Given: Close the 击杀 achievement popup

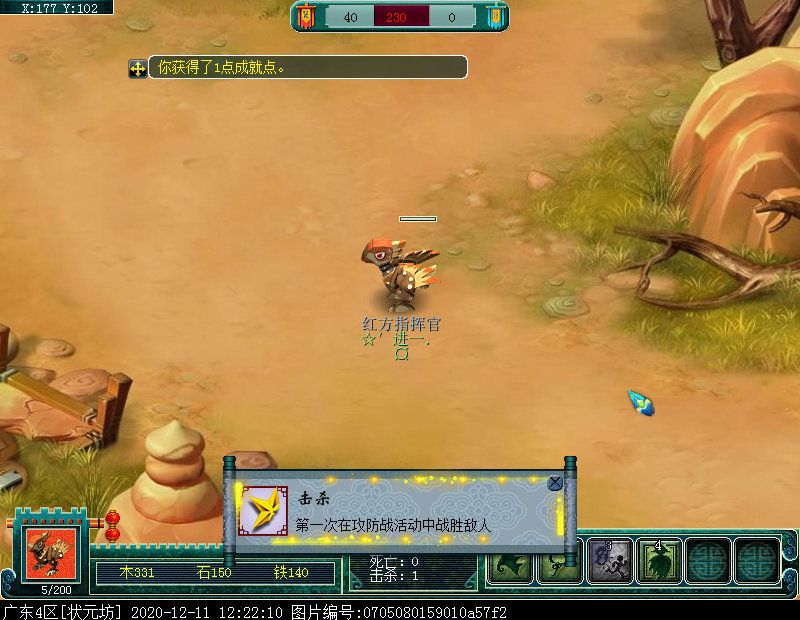Looking at the screenshot, I should pos(555,483).
